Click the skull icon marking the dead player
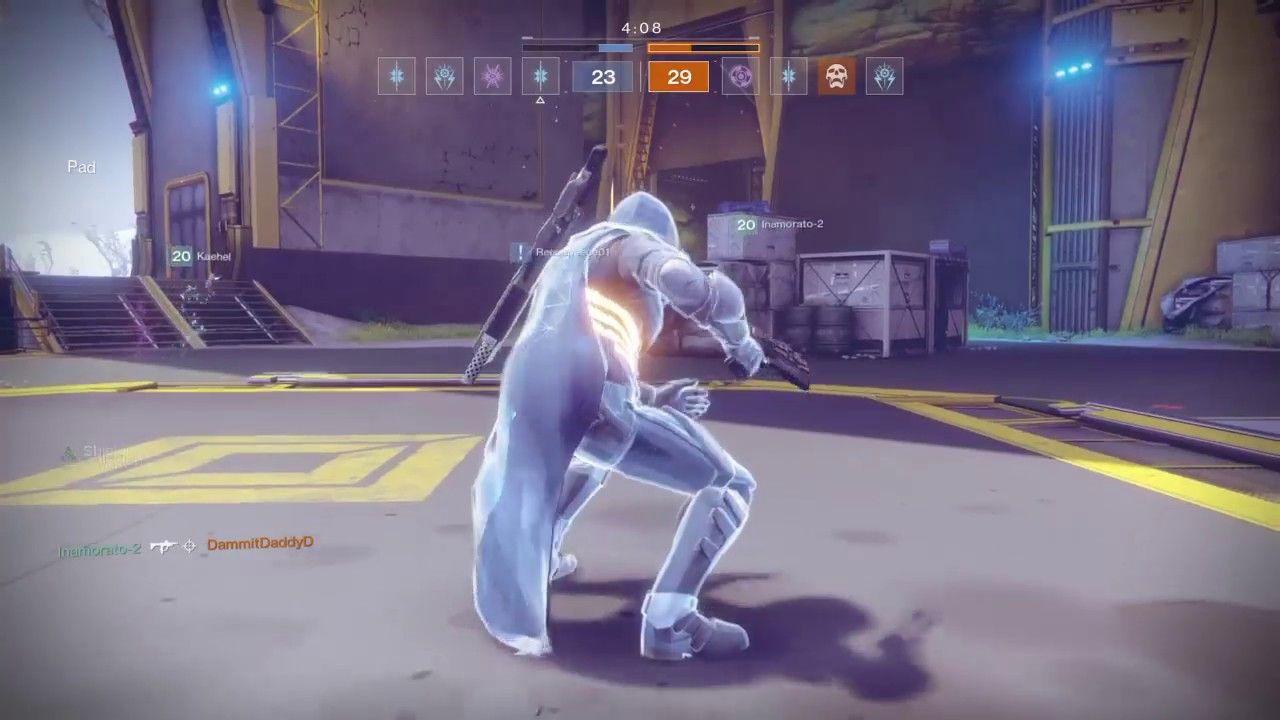1280x720 pixels. coord(836,77)
